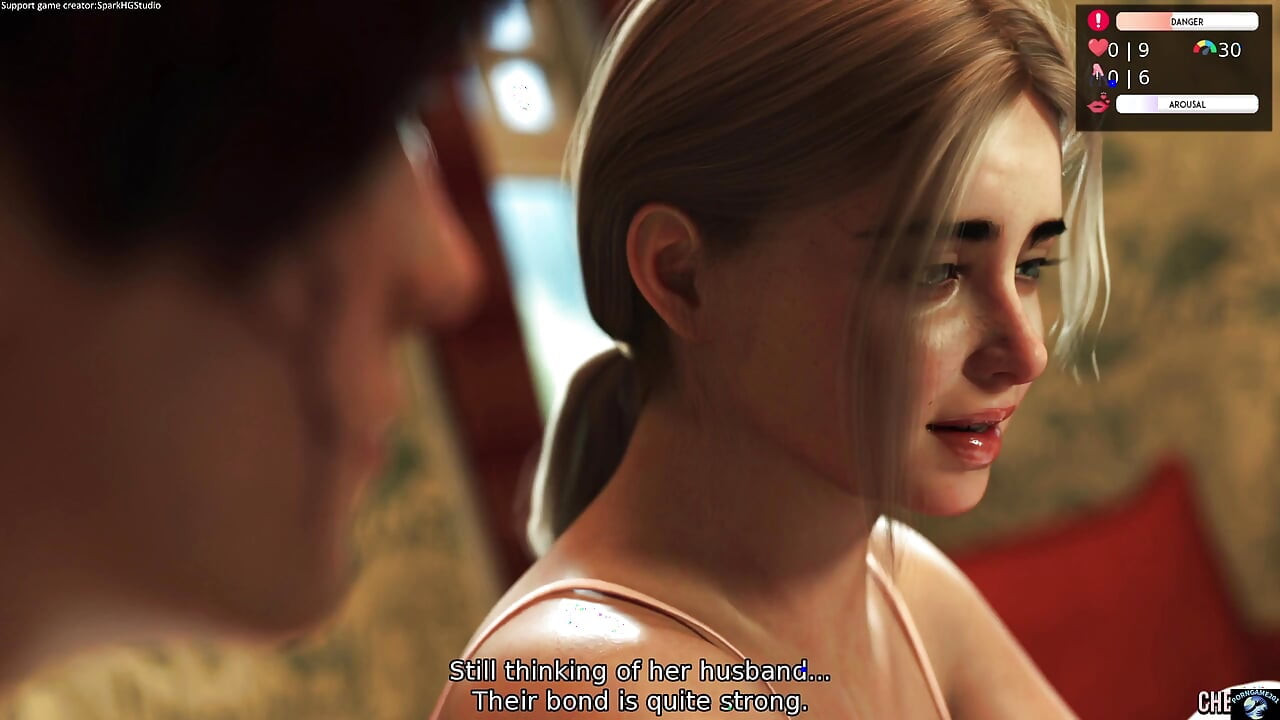Toggle the DANGER status display
The image size is (1280, 720).
point(1187,21)
